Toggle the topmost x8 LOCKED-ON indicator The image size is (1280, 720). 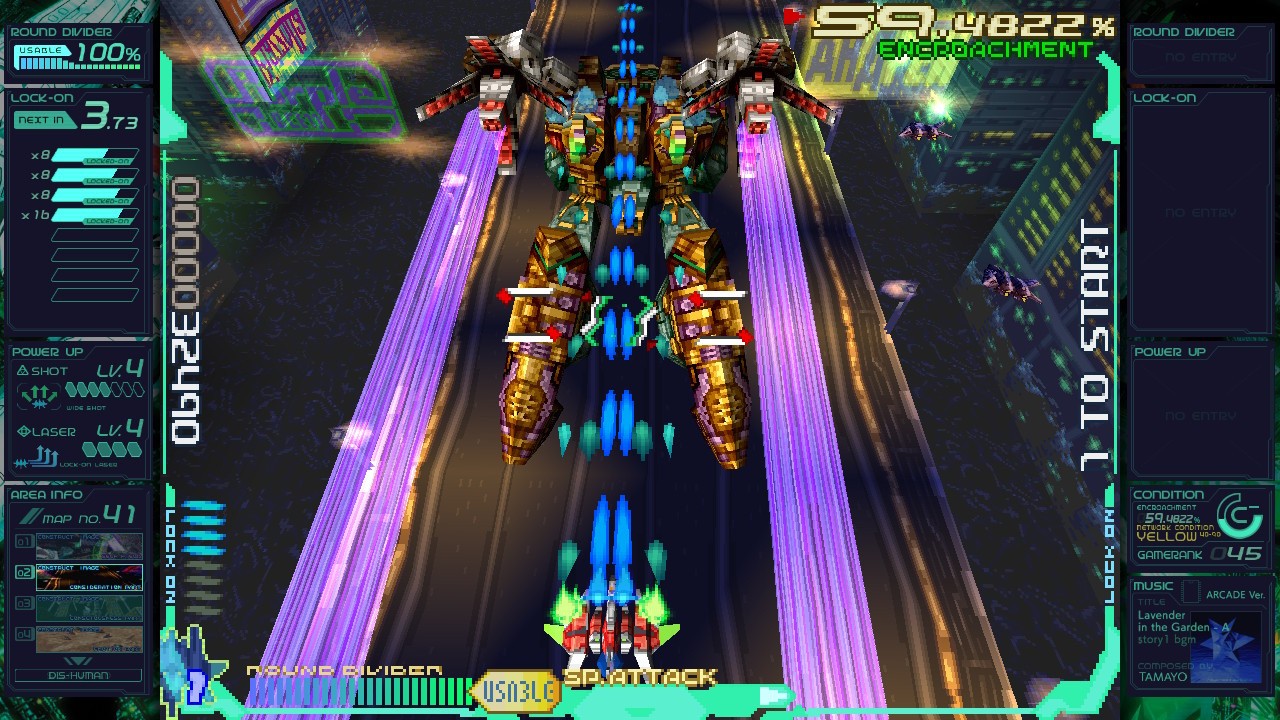(x=95, y=157)
